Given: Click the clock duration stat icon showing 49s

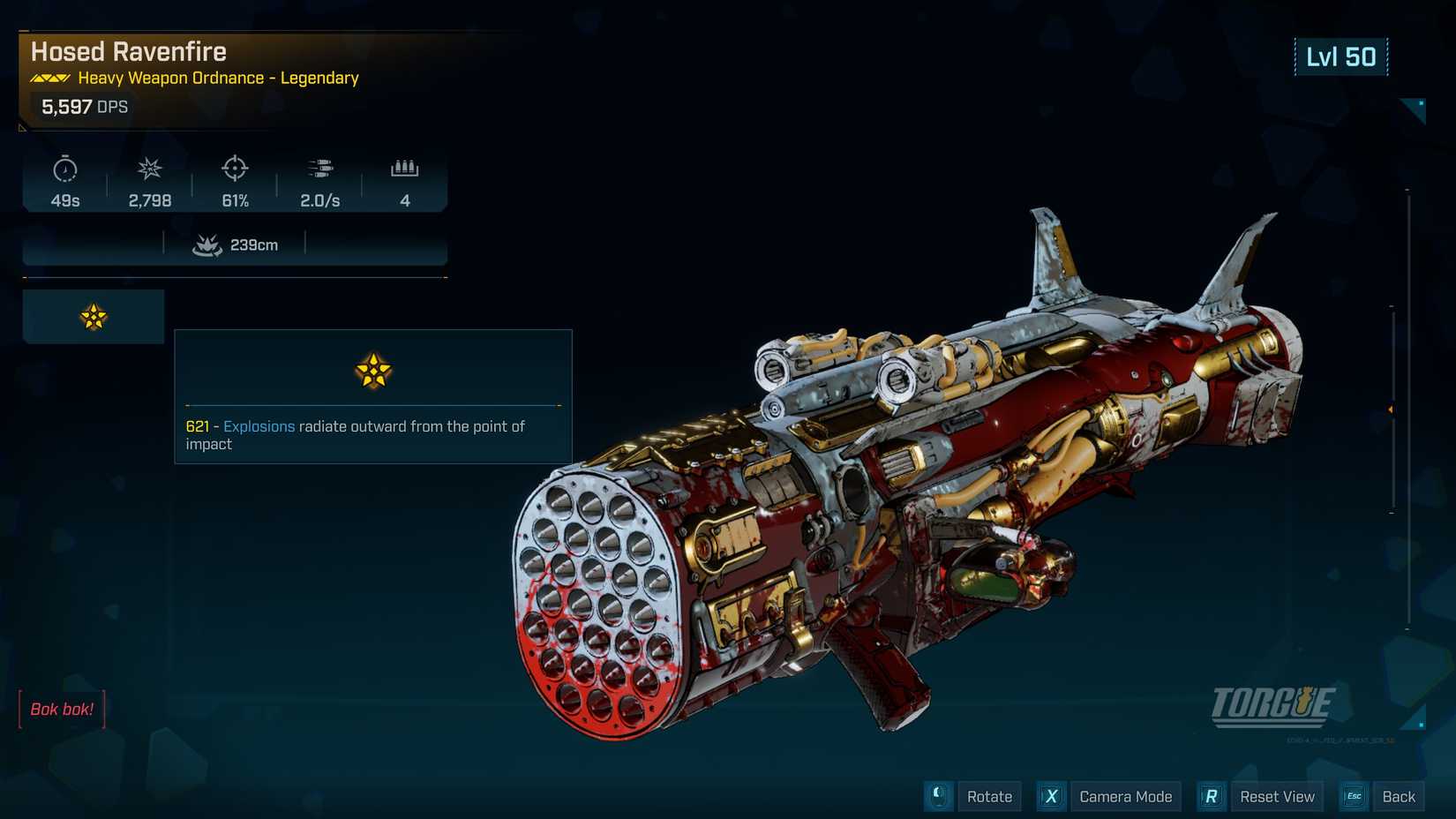Looking at the screenshot, I should pos(64,170).
